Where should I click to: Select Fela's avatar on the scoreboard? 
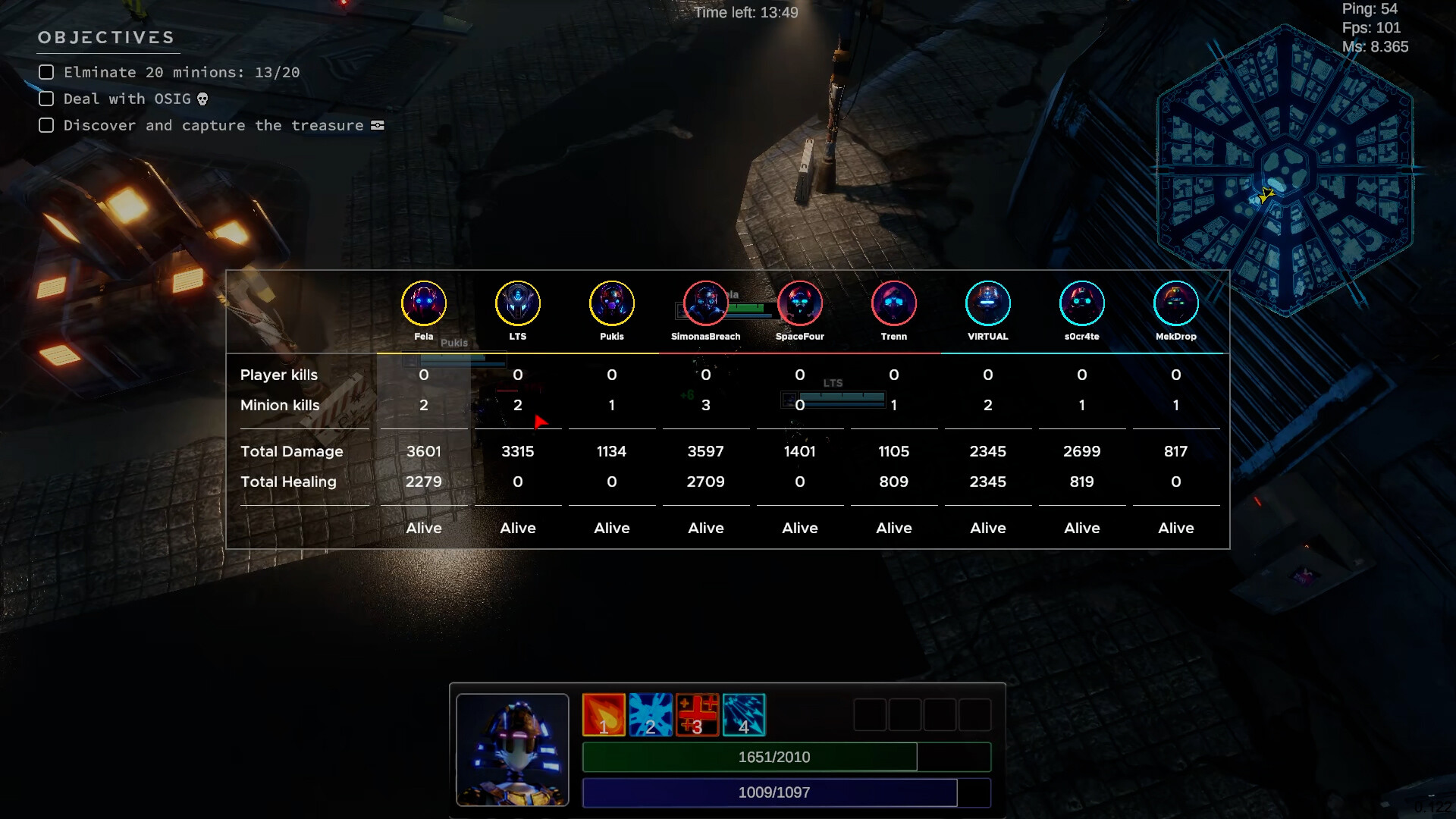(x=424, y=303)
